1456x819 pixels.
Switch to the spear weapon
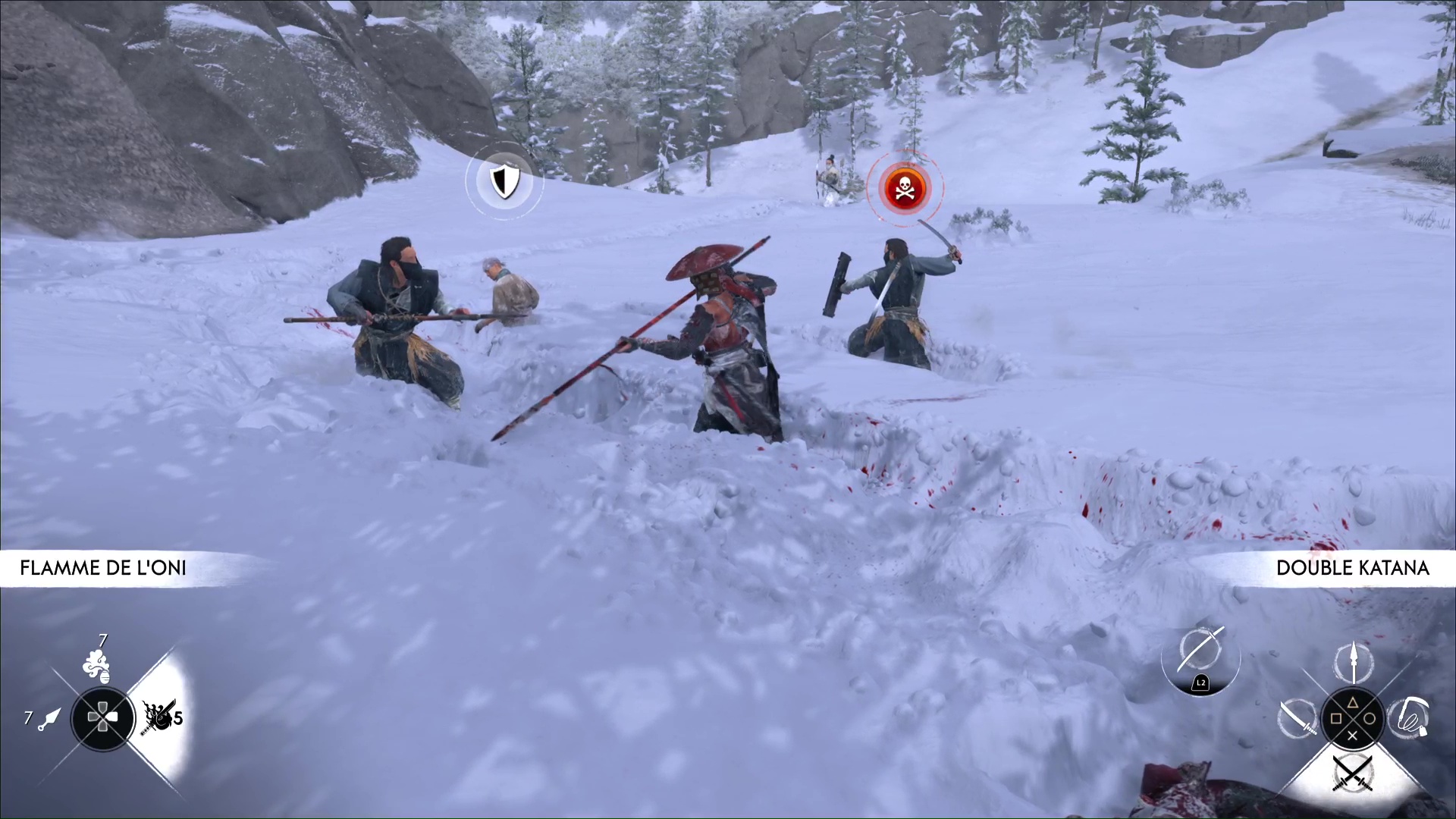point(1353,661)
